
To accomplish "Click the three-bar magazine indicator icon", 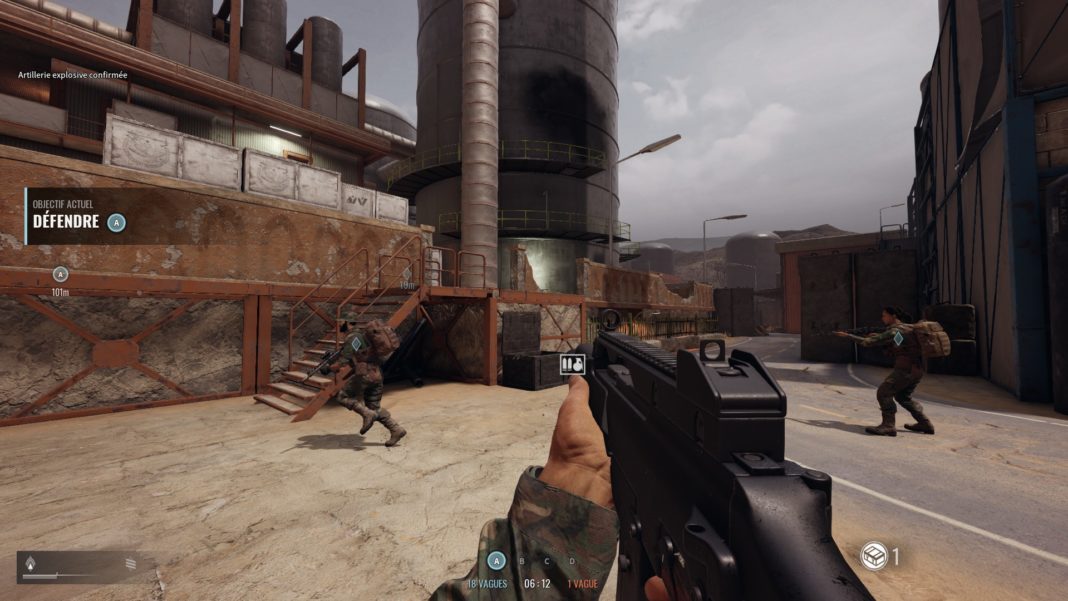I will click(x=130, y=564).
